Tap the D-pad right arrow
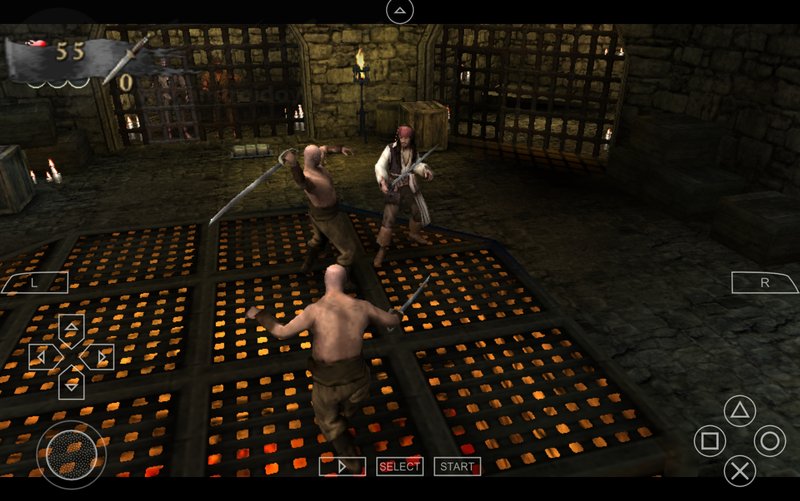This screenshot has height=501, width=800. click(100, 356)
